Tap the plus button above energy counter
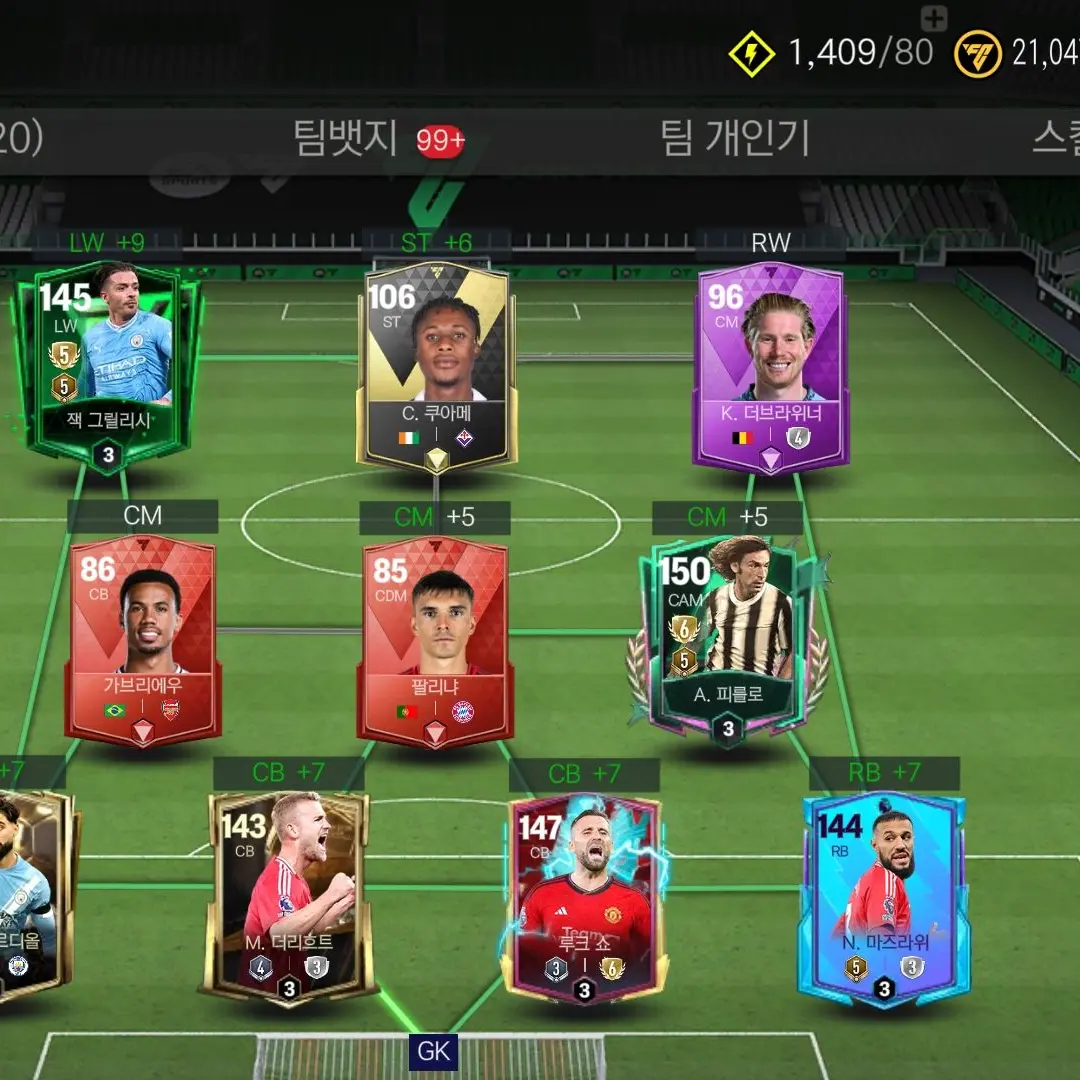The image size is (1080, 1080). [x=933, y=18]
